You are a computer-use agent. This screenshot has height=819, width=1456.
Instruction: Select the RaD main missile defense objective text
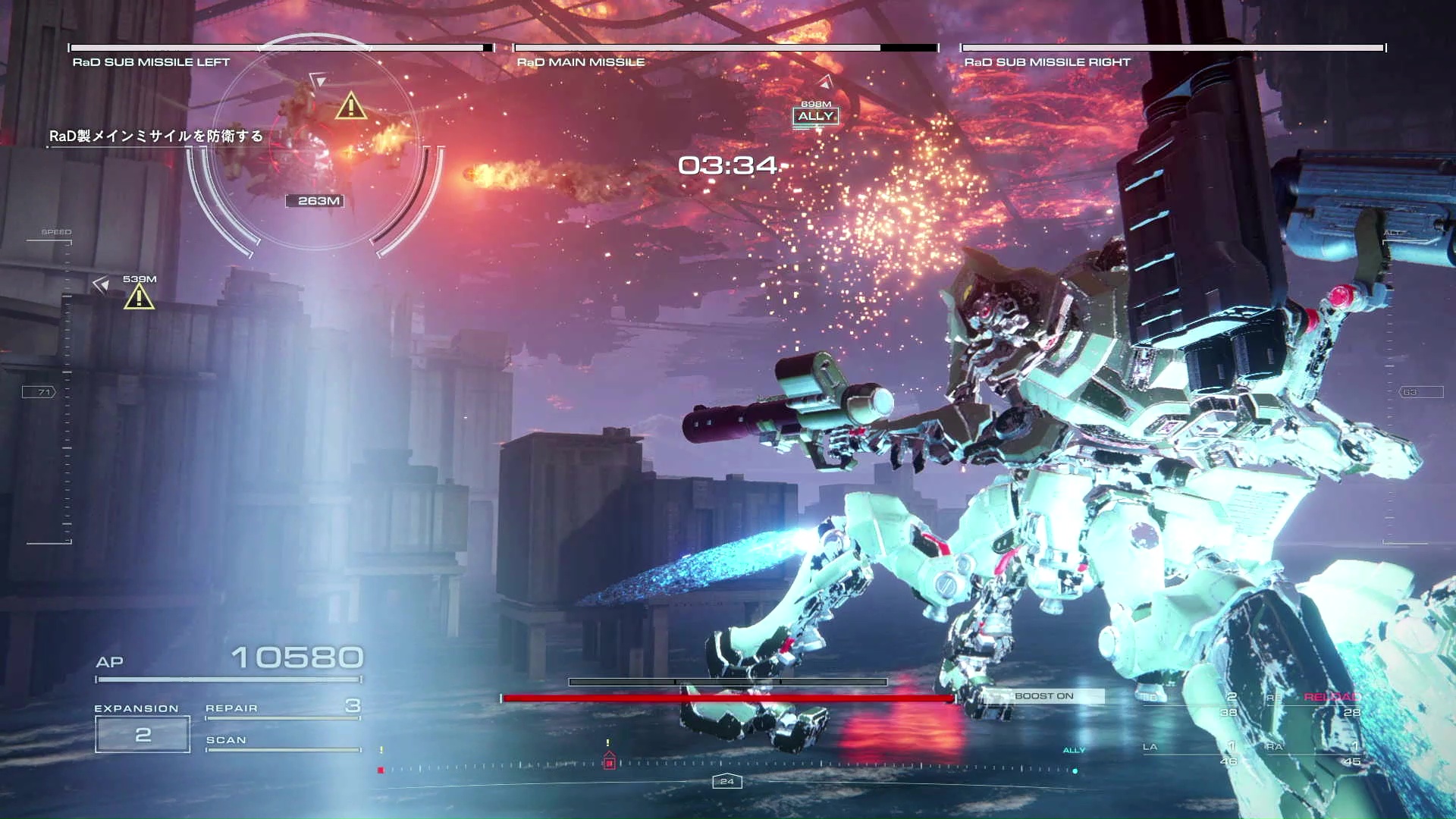tap(156, 136)
